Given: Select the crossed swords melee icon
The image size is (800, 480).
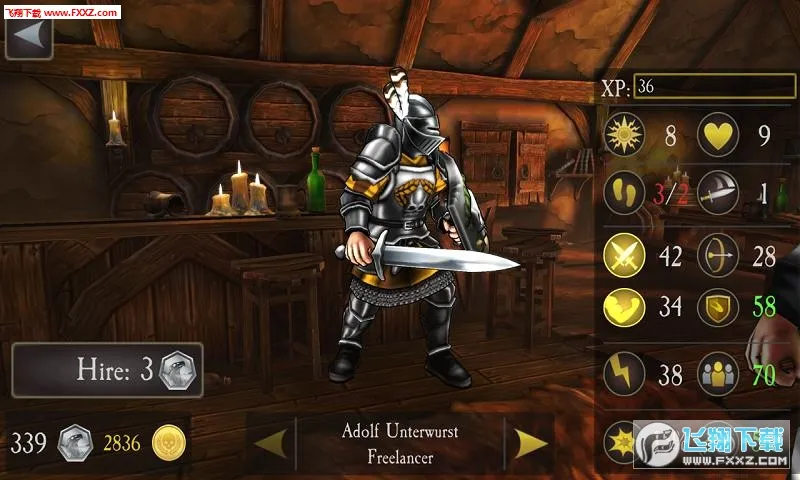Looking at the screenshot, I should click(624, 254).
